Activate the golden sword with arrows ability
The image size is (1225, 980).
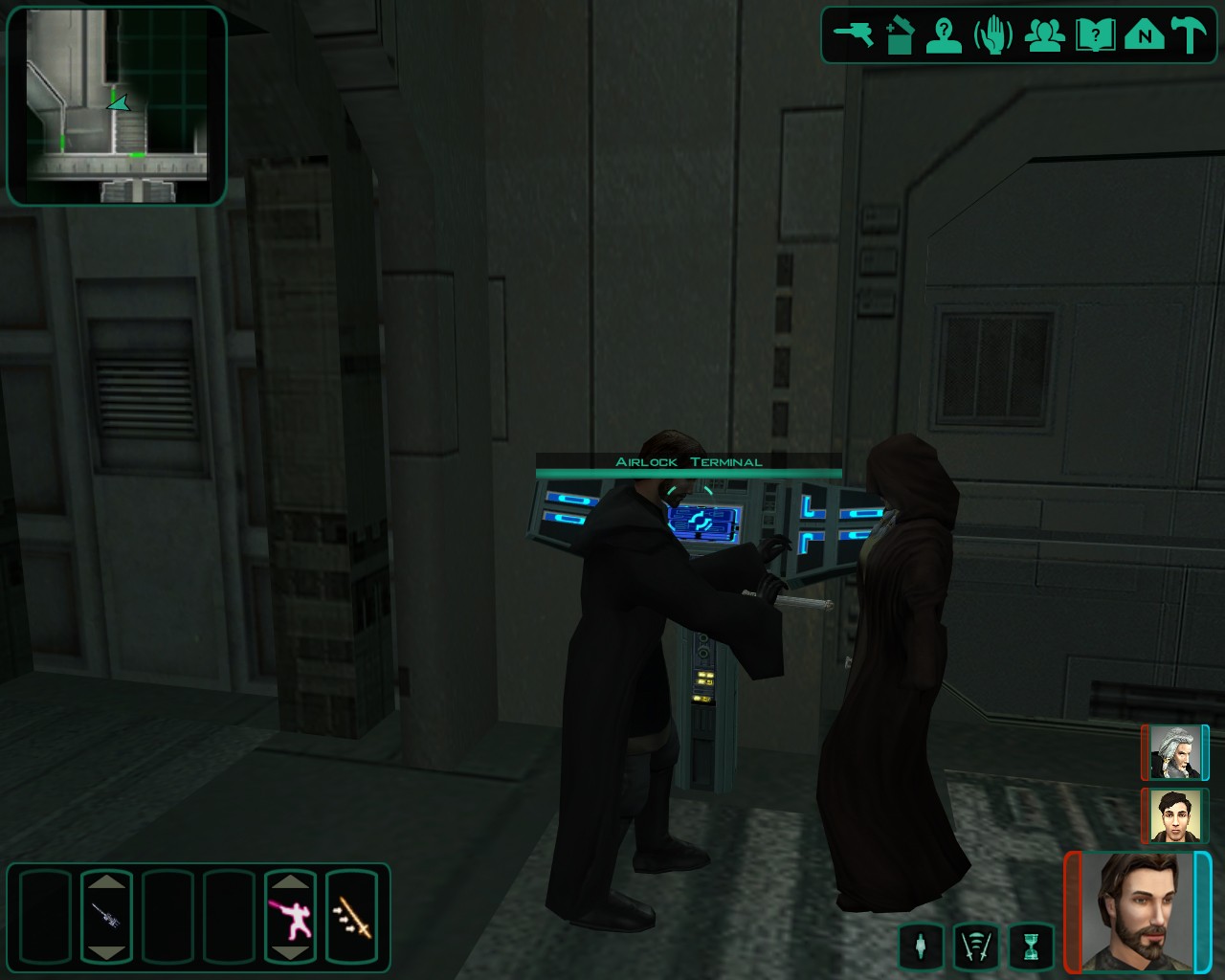[x=351, y=917]
